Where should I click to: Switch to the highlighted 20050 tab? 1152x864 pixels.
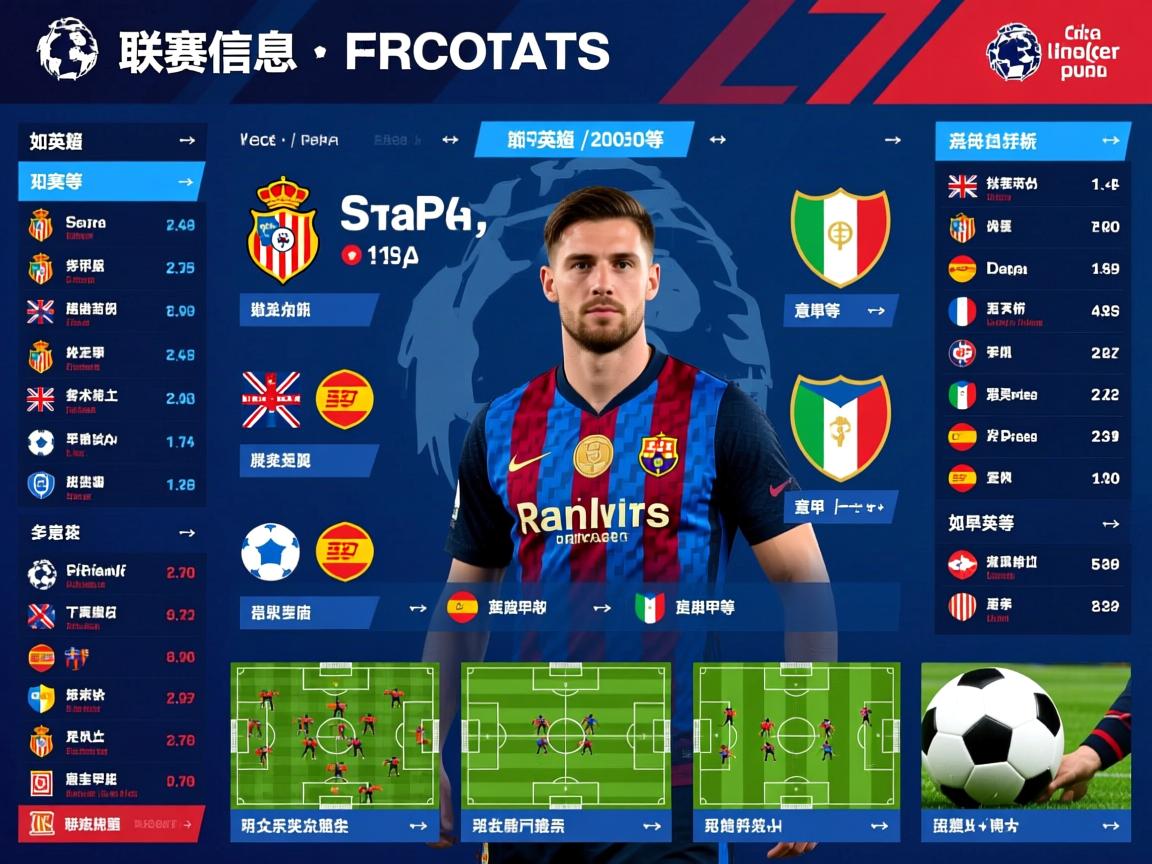(x=584, y=140)
